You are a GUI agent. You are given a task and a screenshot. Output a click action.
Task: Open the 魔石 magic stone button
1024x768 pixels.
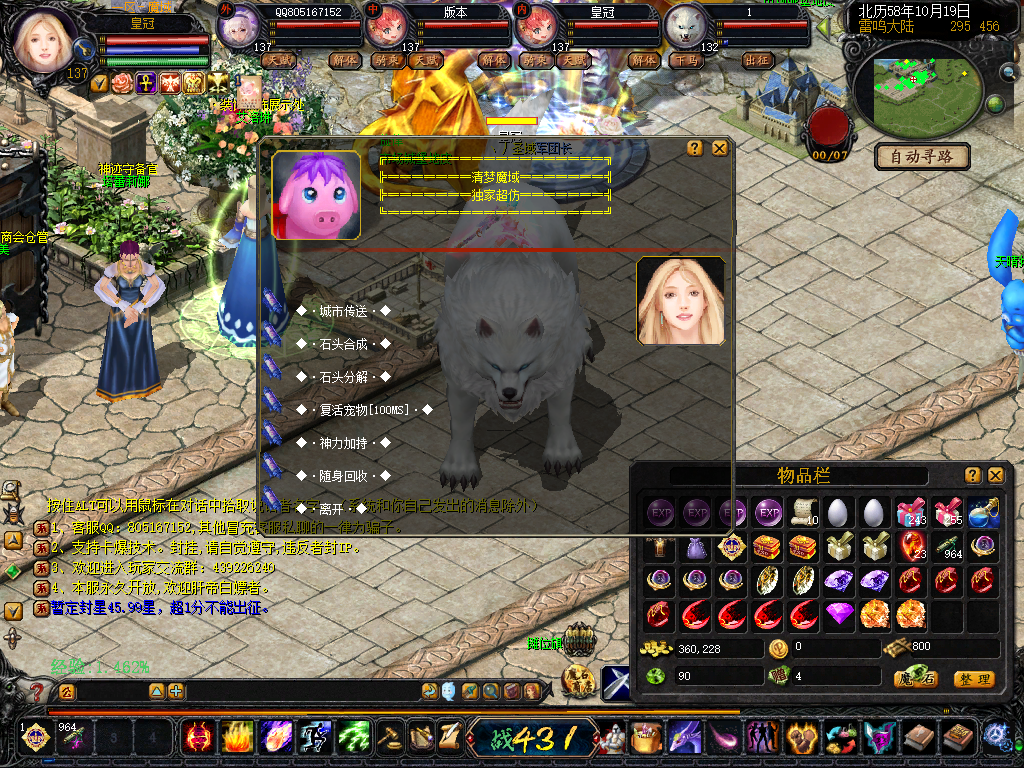point(914,679)
